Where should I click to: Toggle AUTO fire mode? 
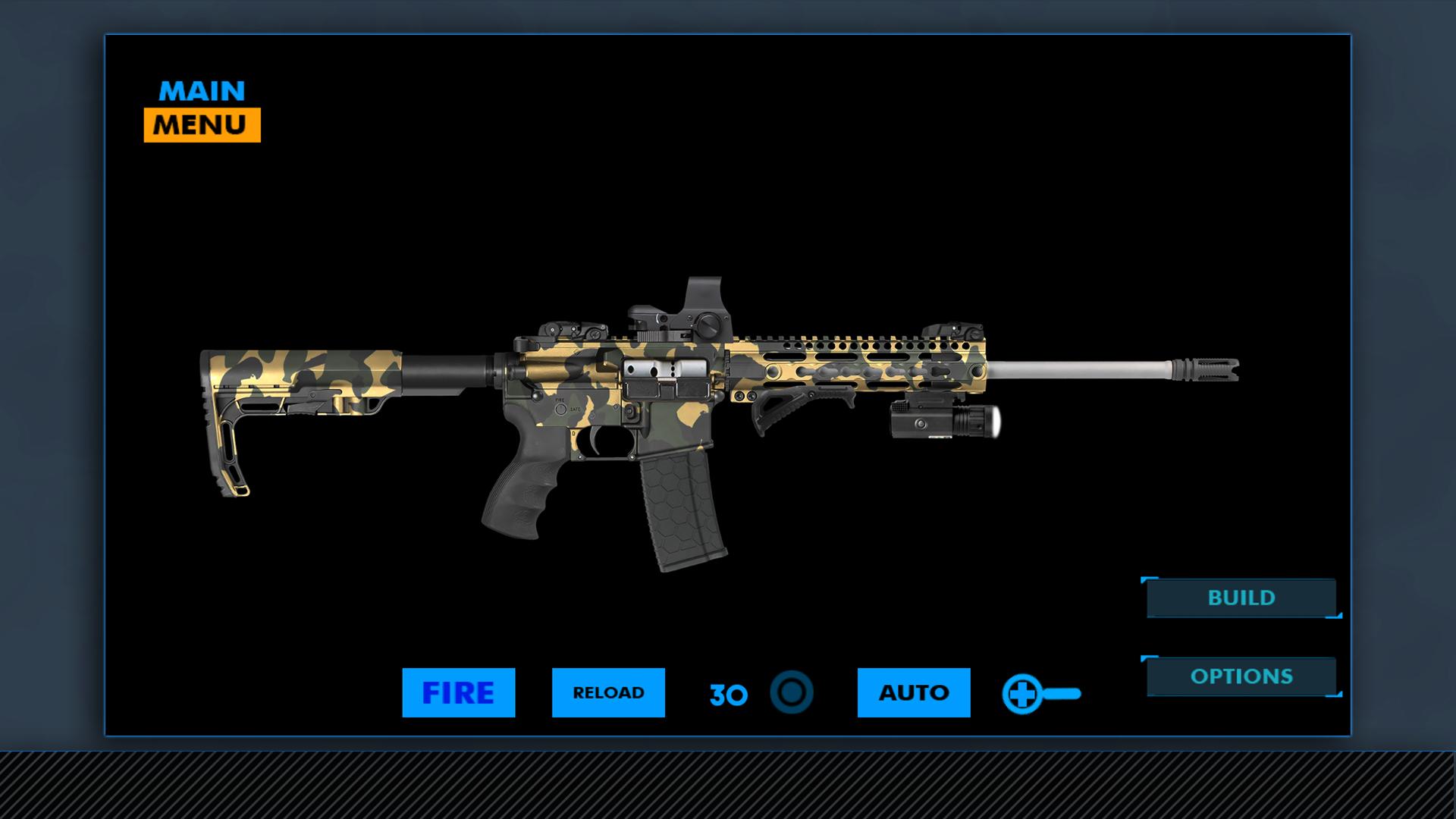click(x=913, y=692)
